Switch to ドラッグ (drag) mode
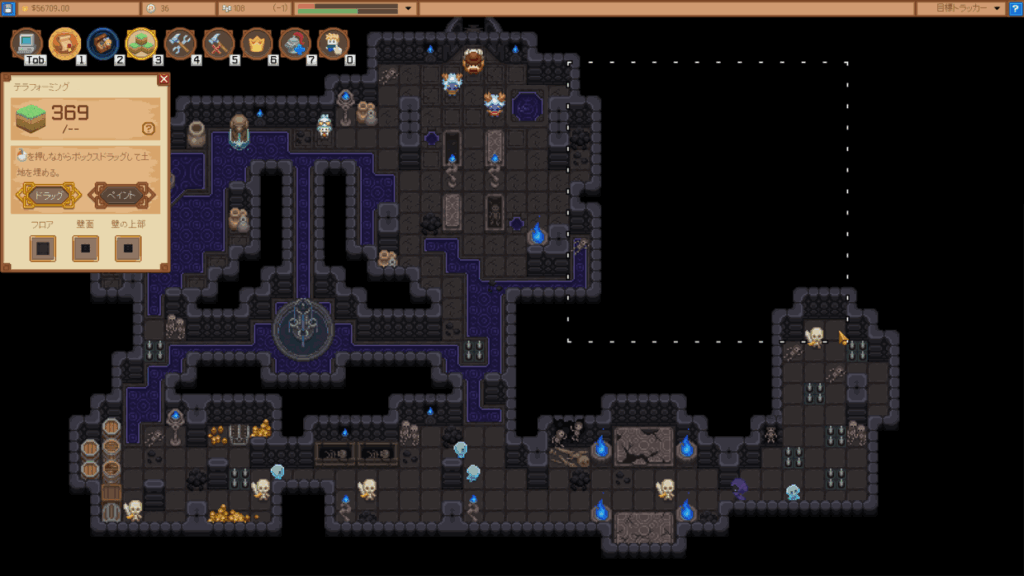The image size is (1024, 576). (48, 195)
